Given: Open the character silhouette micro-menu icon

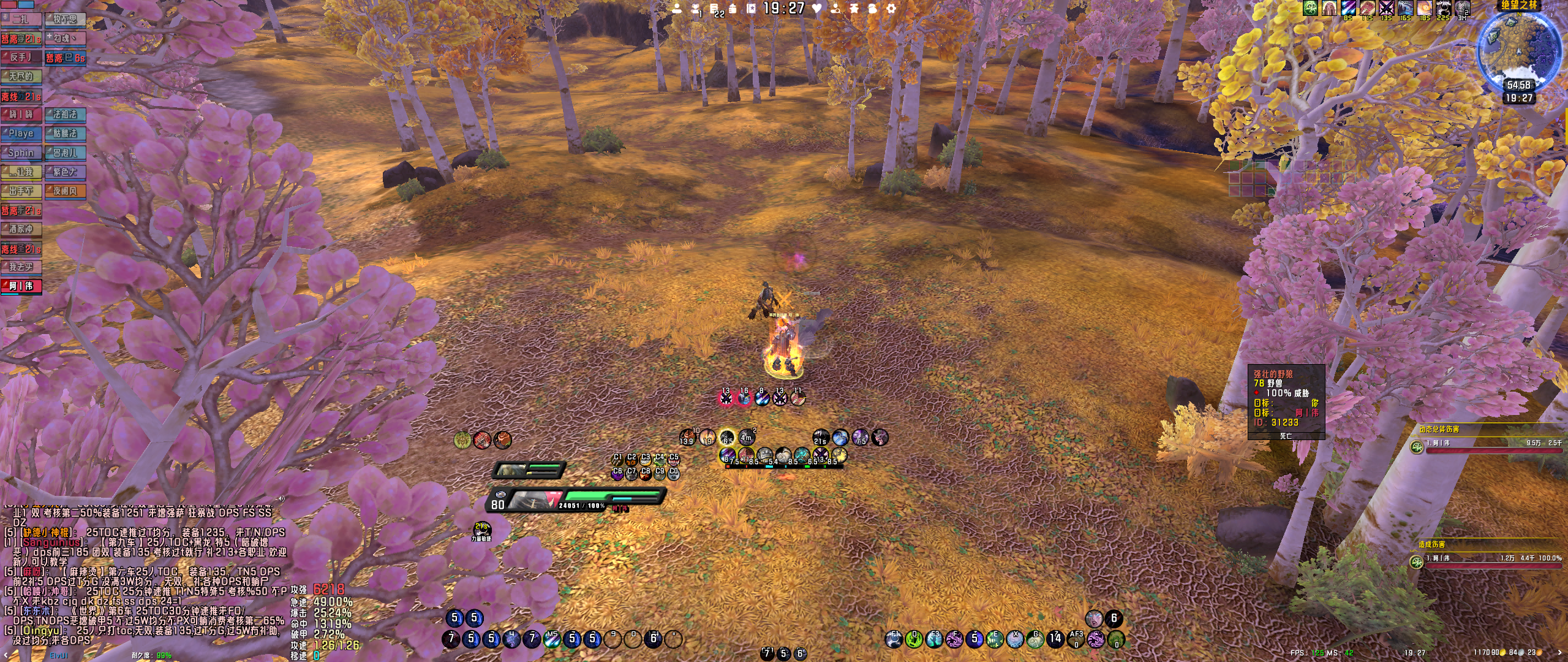Looking at the screenshot, I should point(677,9).
